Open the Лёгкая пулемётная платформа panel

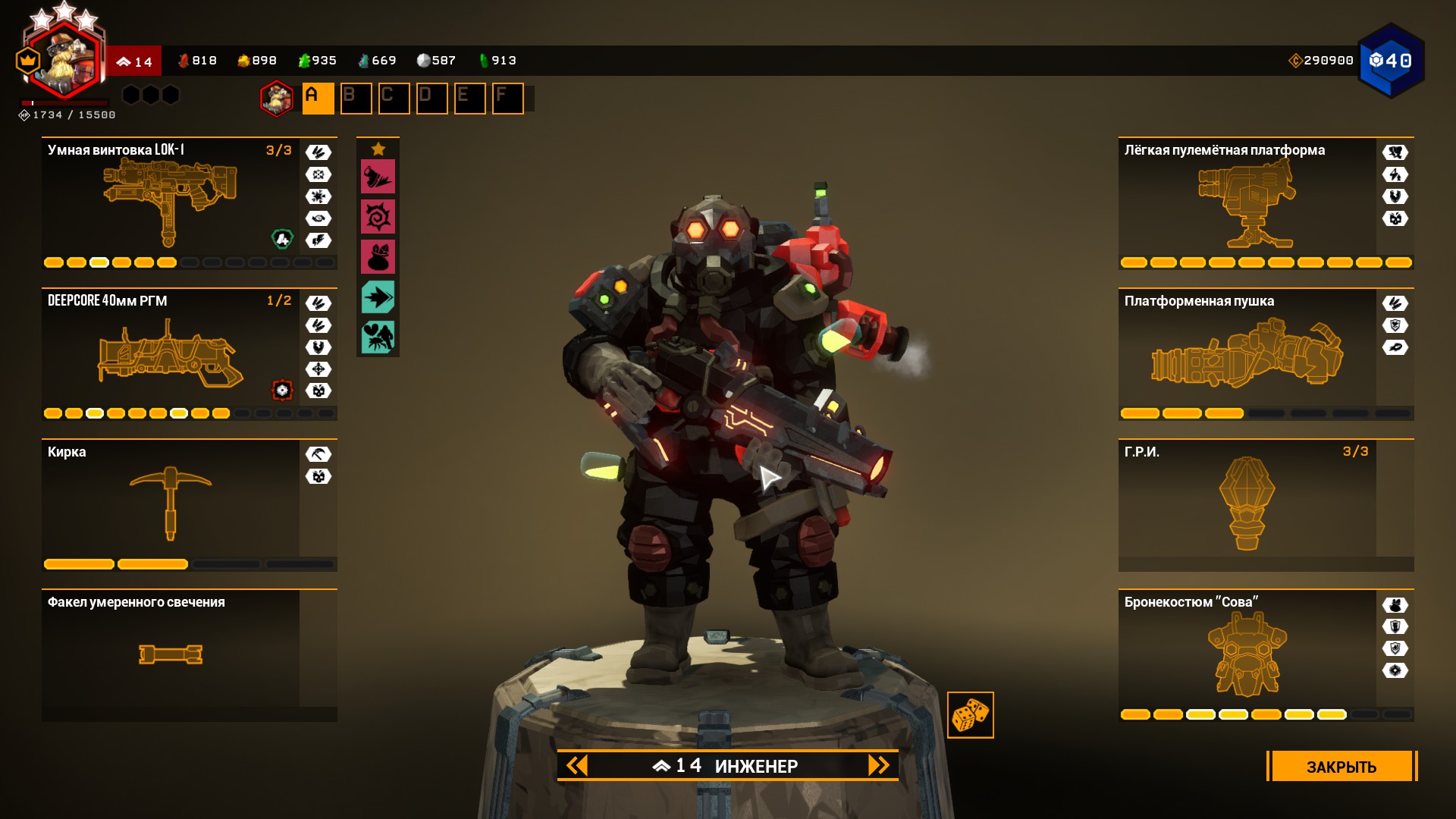(1247, 202)
